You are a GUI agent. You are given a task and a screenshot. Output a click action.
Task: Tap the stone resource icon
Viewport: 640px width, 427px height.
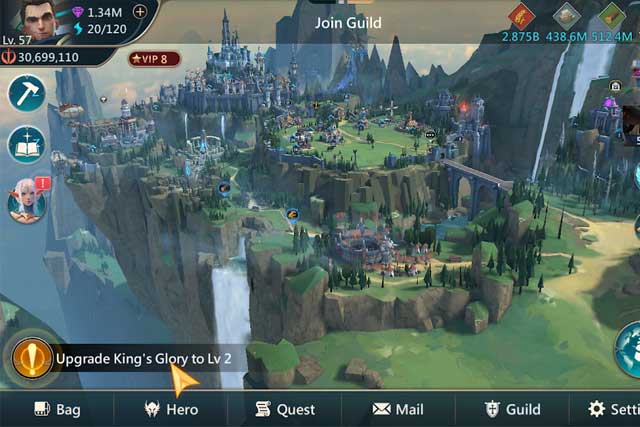[567, 16]
